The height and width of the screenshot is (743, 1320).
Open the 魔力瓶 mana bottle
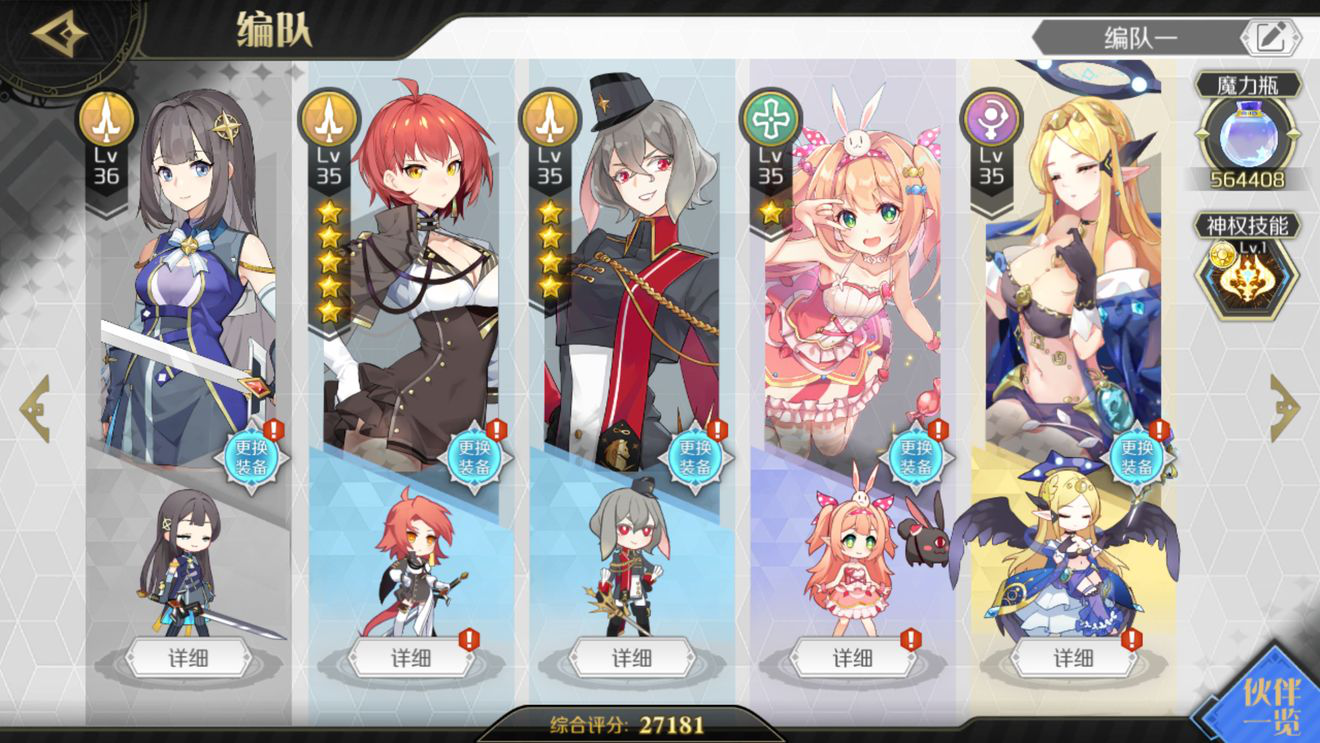click(1246, 136)
